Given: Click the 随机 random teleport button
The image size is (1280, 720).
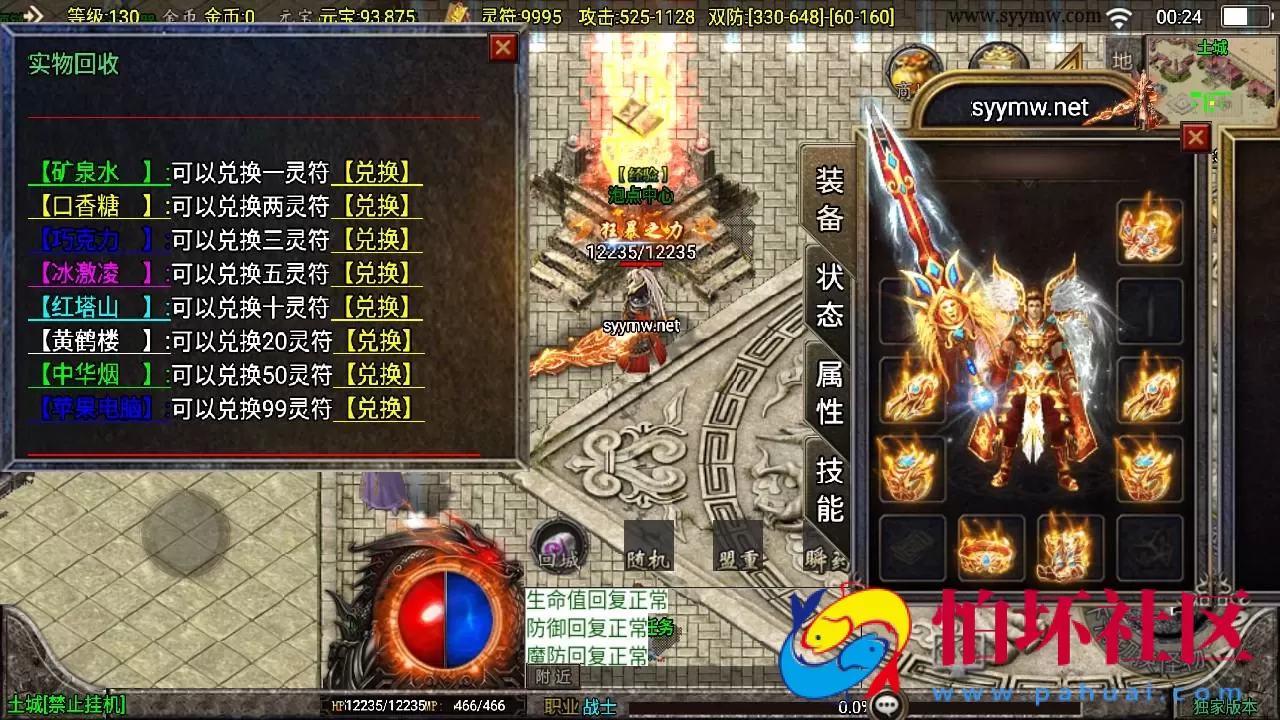Looking at the screenshot, I should [x=650, y=545].
